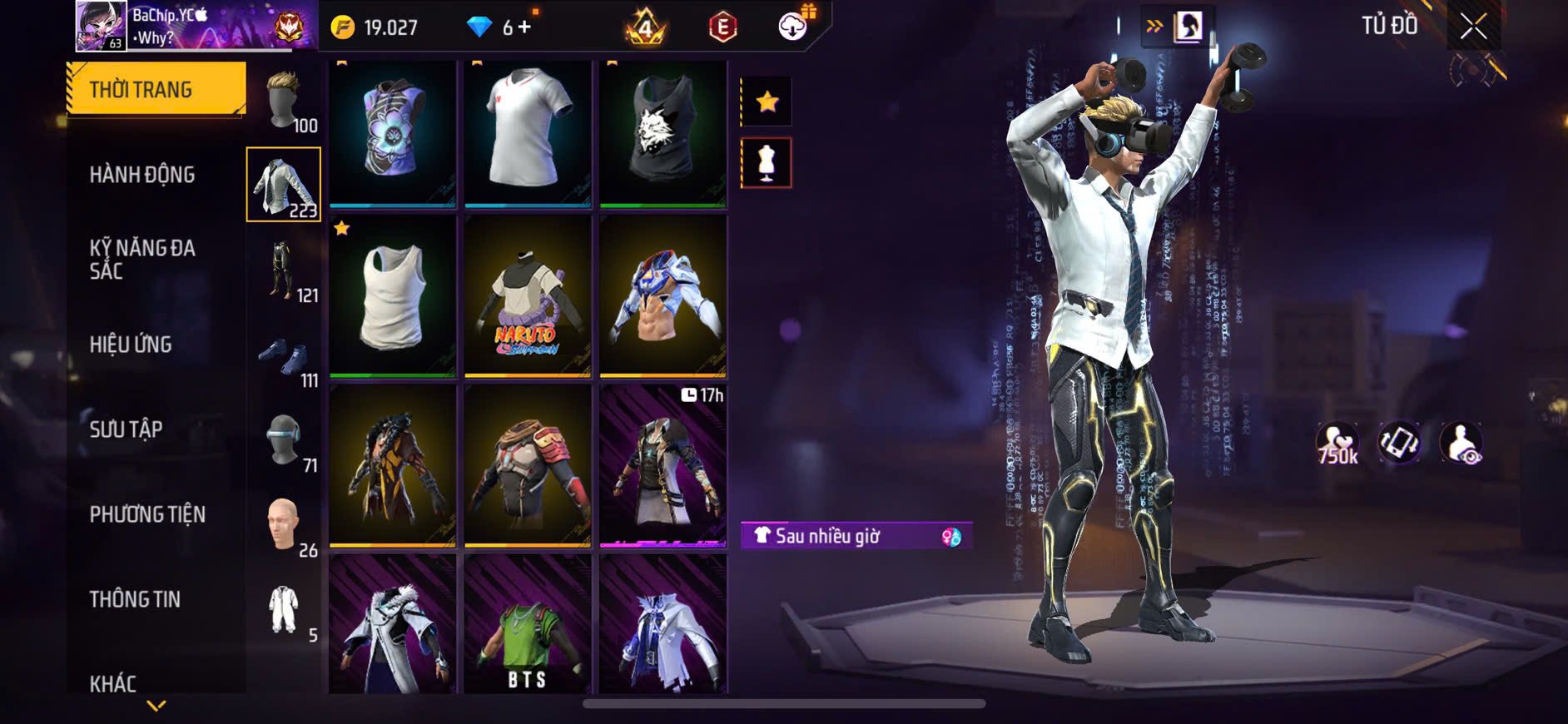Open the Hiệu Ứng section

tap(131, 345)
